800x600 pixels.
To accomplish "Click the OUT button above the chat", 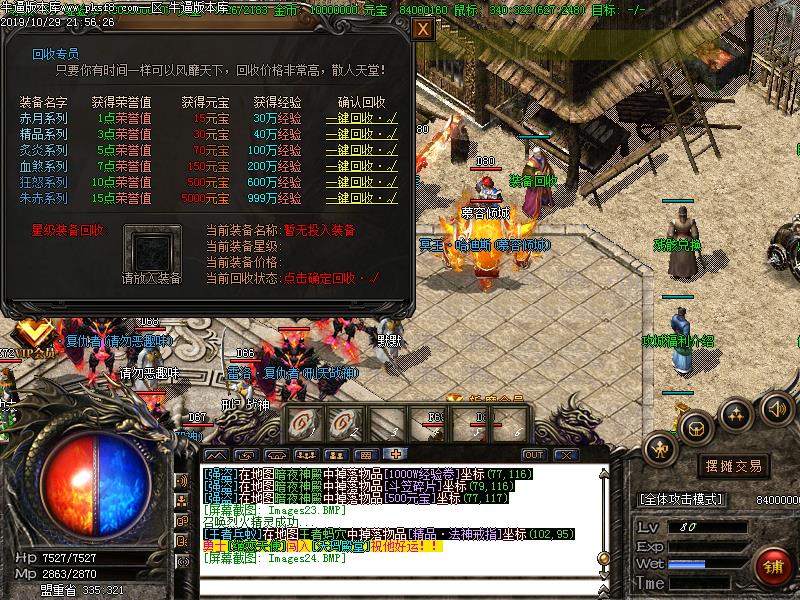I will [x=534, y=454].
